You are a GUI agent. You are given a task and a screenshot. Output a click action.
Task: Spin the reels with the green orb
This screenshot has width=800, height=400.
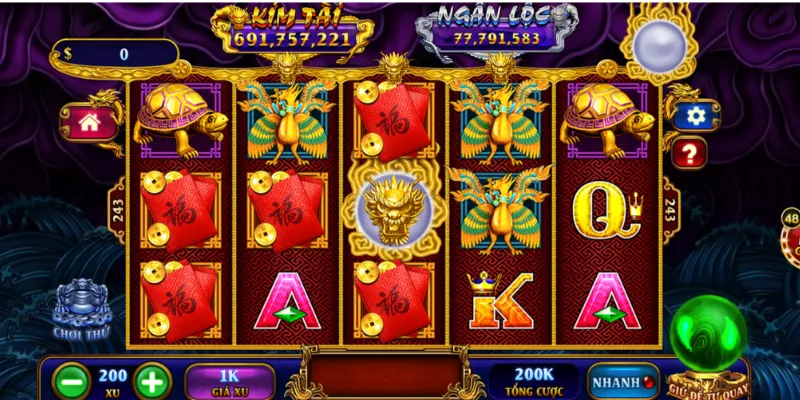(707, 337)
